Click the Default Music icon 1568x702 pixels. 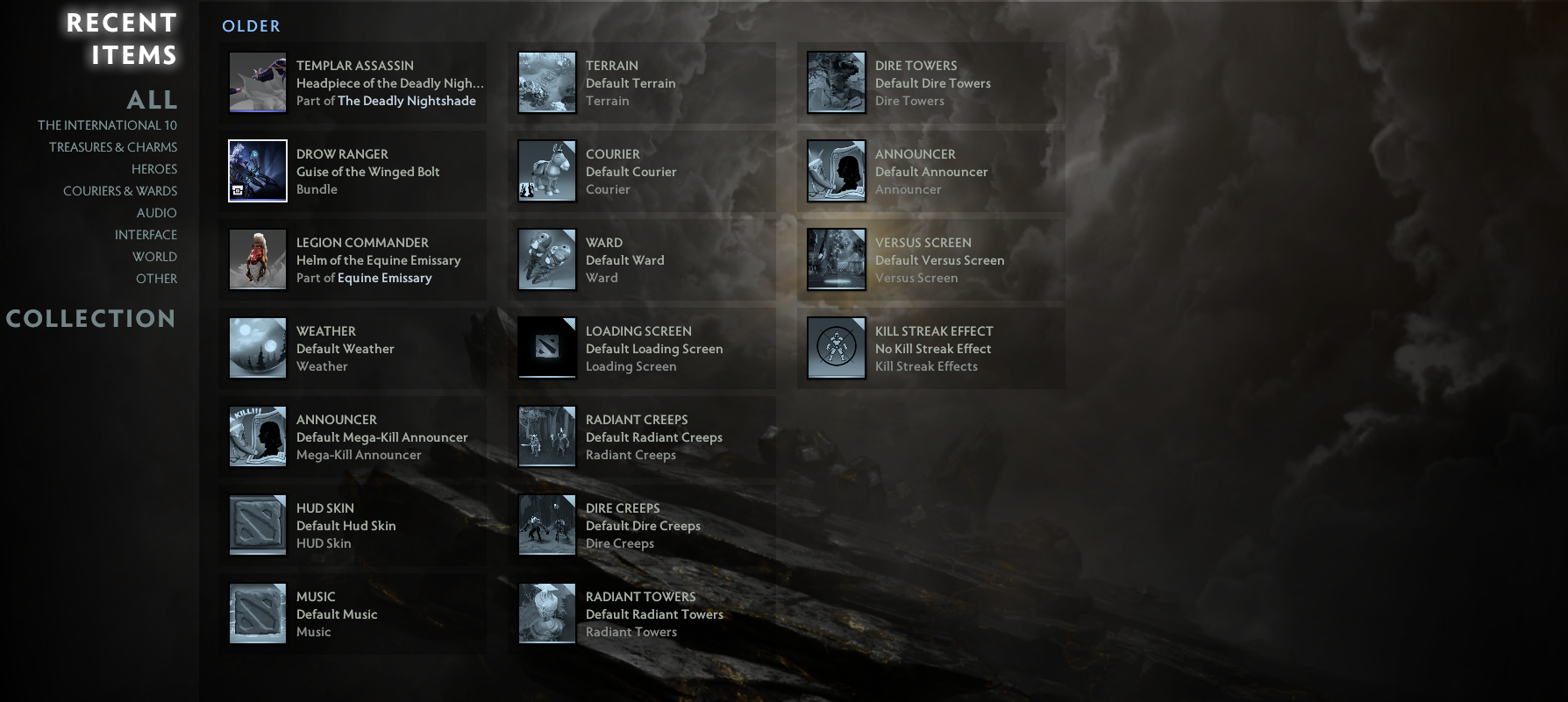256,613
